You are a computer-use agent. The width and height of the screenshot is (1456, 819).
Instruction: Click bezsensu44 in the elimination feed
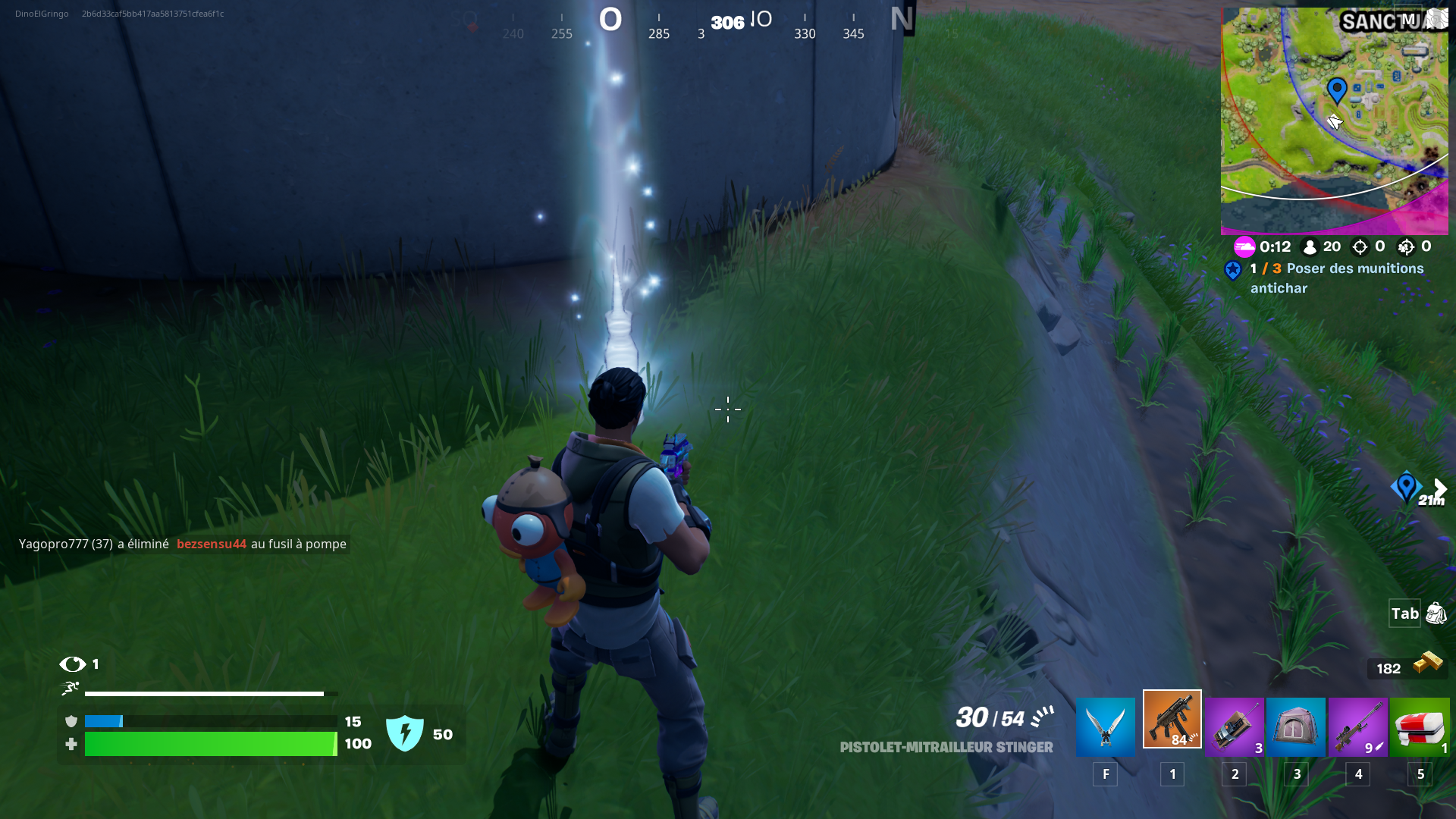click(x=212, y=544)
